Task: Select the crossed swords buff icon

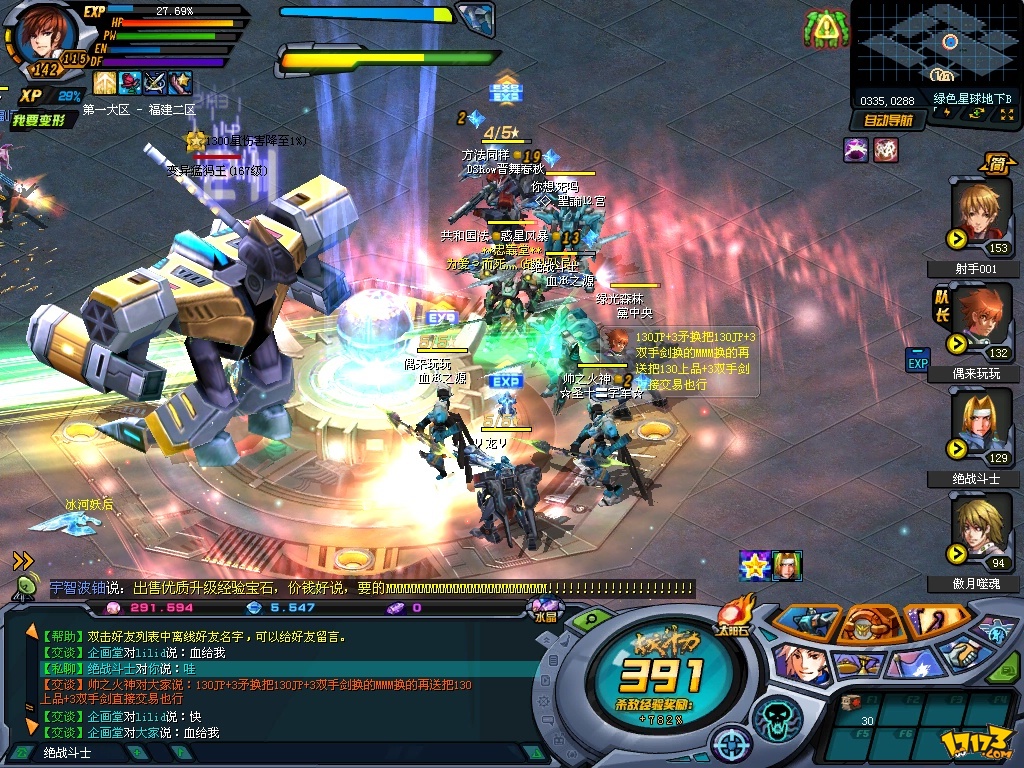Action: click(155, 83)
